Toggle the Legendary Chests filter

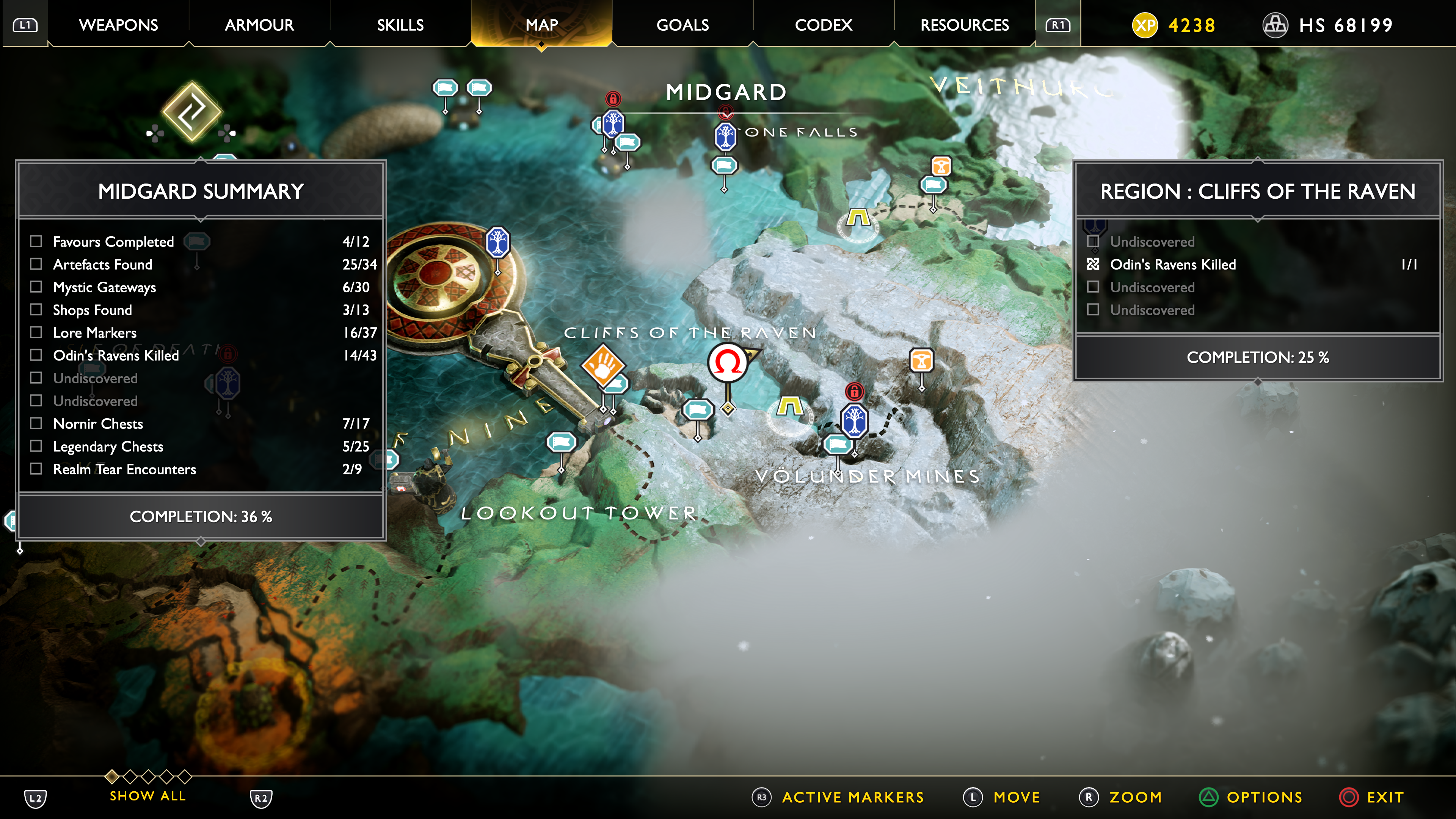[x=36, y=446]
